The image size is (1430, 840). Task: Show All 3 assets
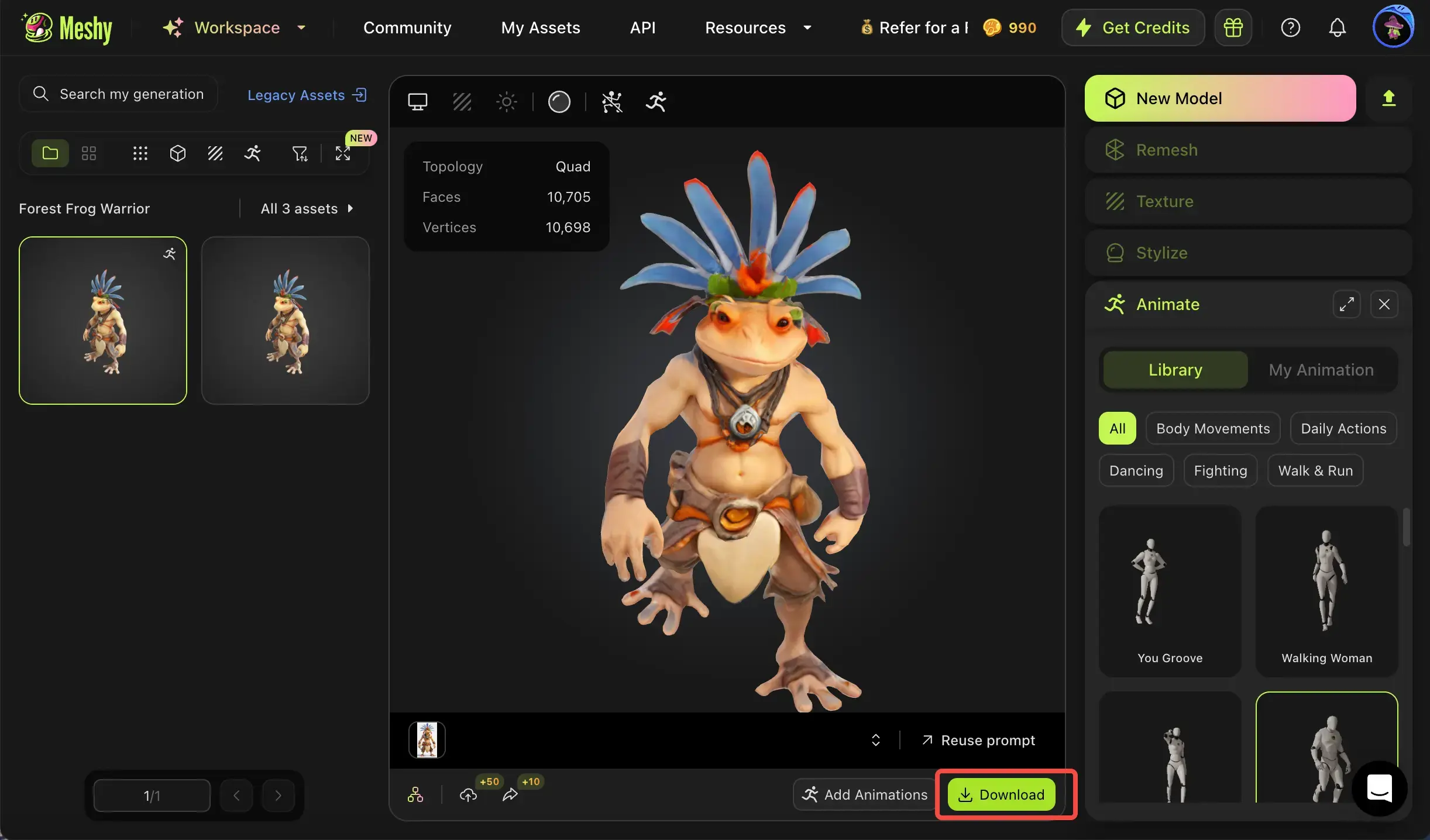click(x=307, y=209)
